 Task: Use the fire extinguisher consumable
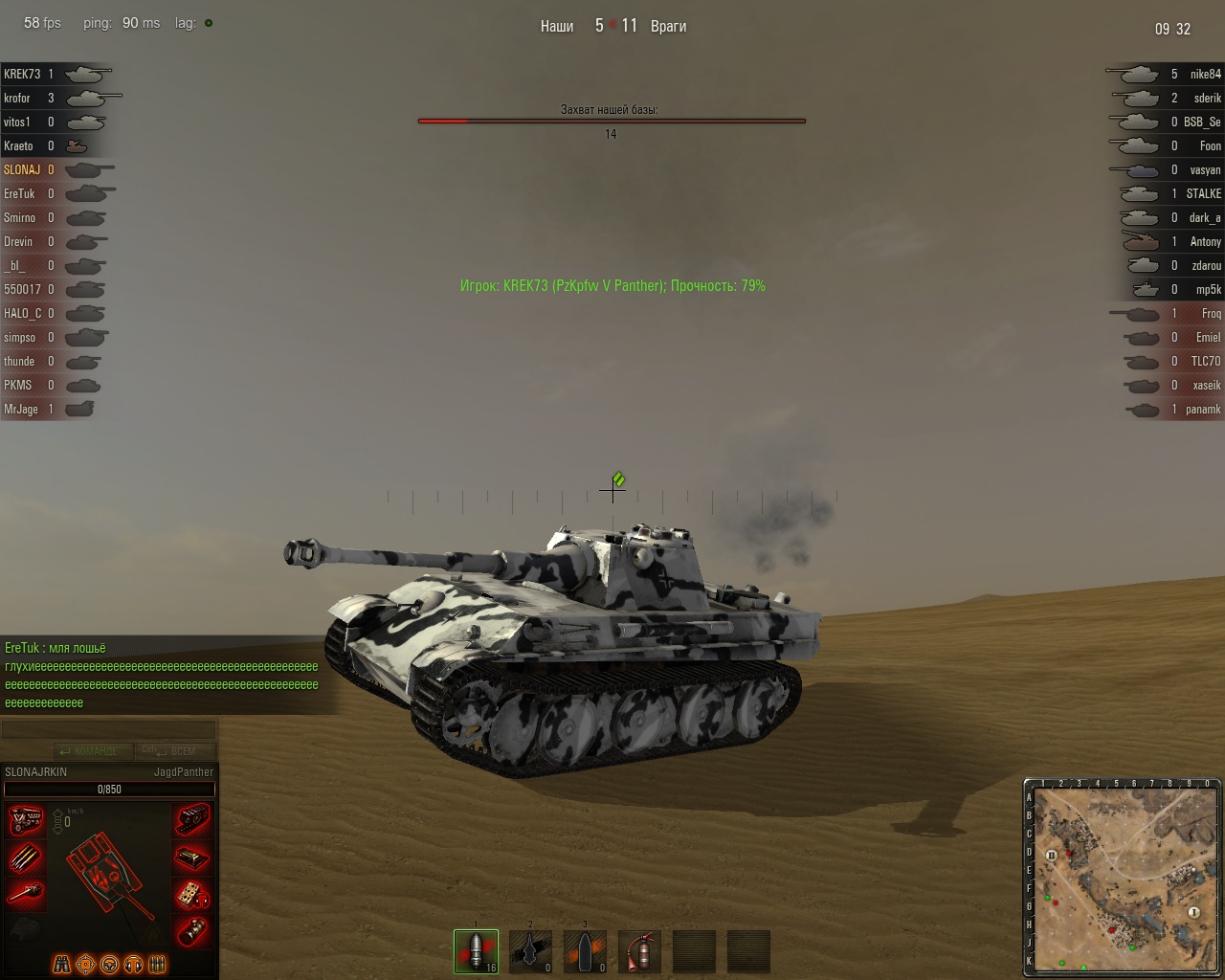click(639, 951)
